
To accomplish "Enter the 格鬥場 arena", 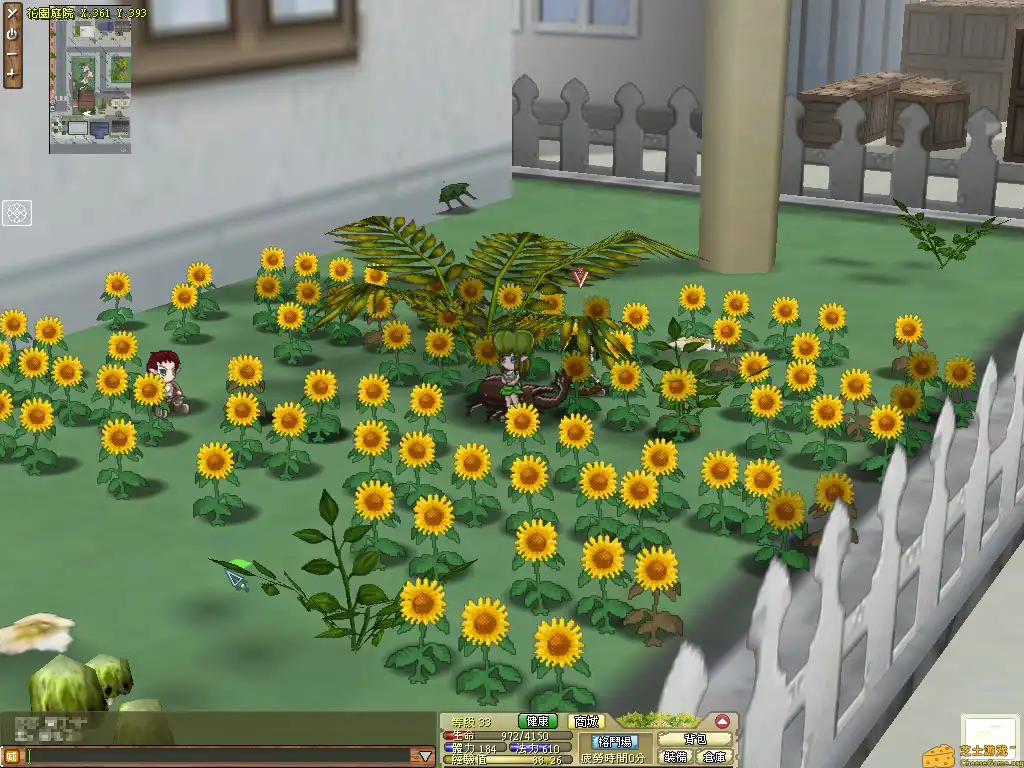I will 613,741.
